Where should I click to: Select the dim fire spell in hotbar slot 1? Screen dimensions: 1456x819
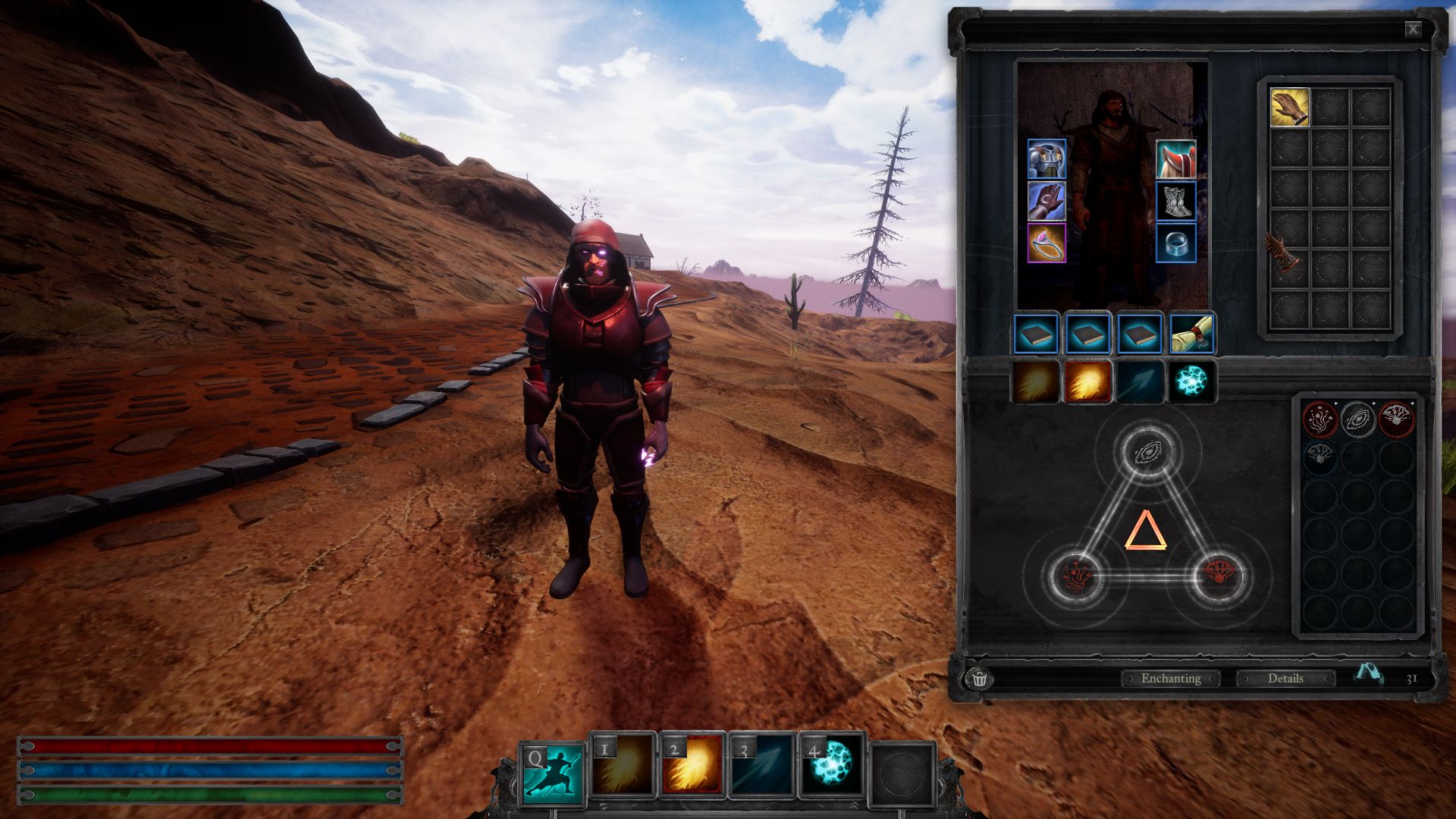622,766
